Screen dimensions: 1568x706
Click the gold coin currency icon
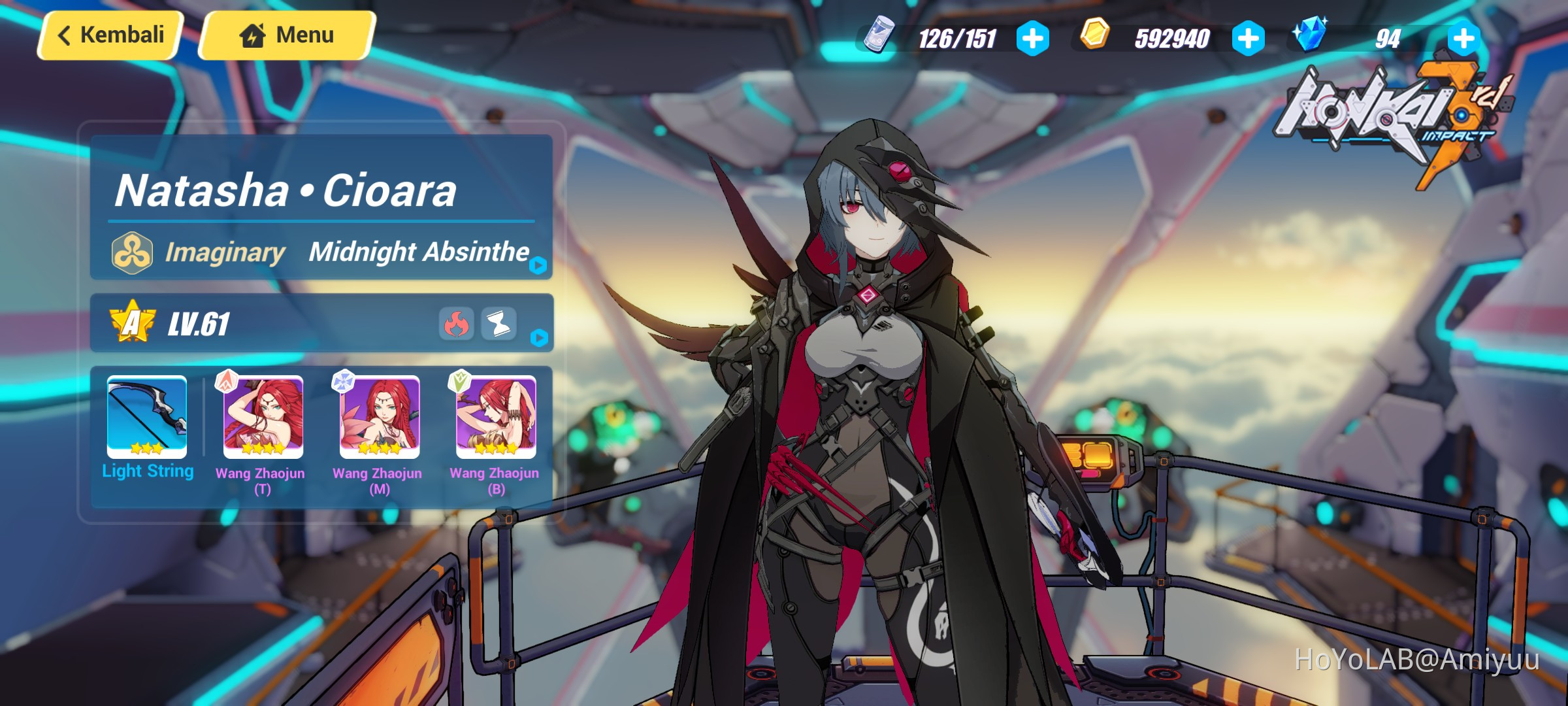tap(1095, 38)
